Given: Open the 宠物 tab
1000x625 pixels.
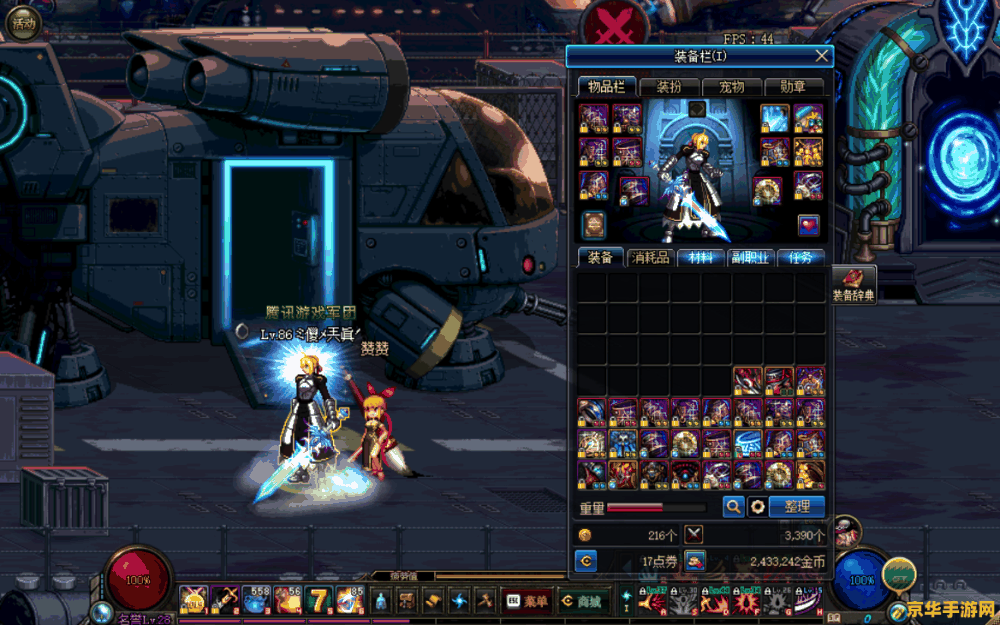Looking at the screenshot, I should click(x=732, y=87).
